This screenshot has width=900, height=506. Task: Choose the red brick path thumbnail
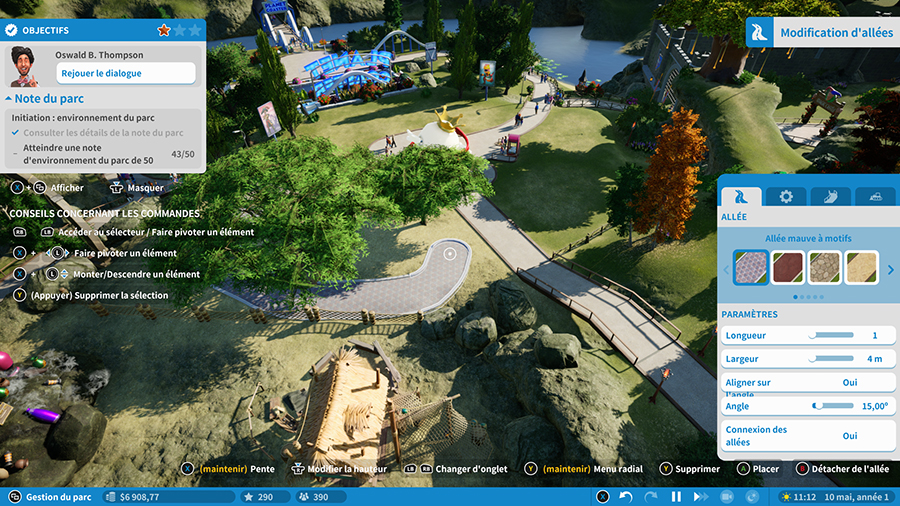pos(789,267)
